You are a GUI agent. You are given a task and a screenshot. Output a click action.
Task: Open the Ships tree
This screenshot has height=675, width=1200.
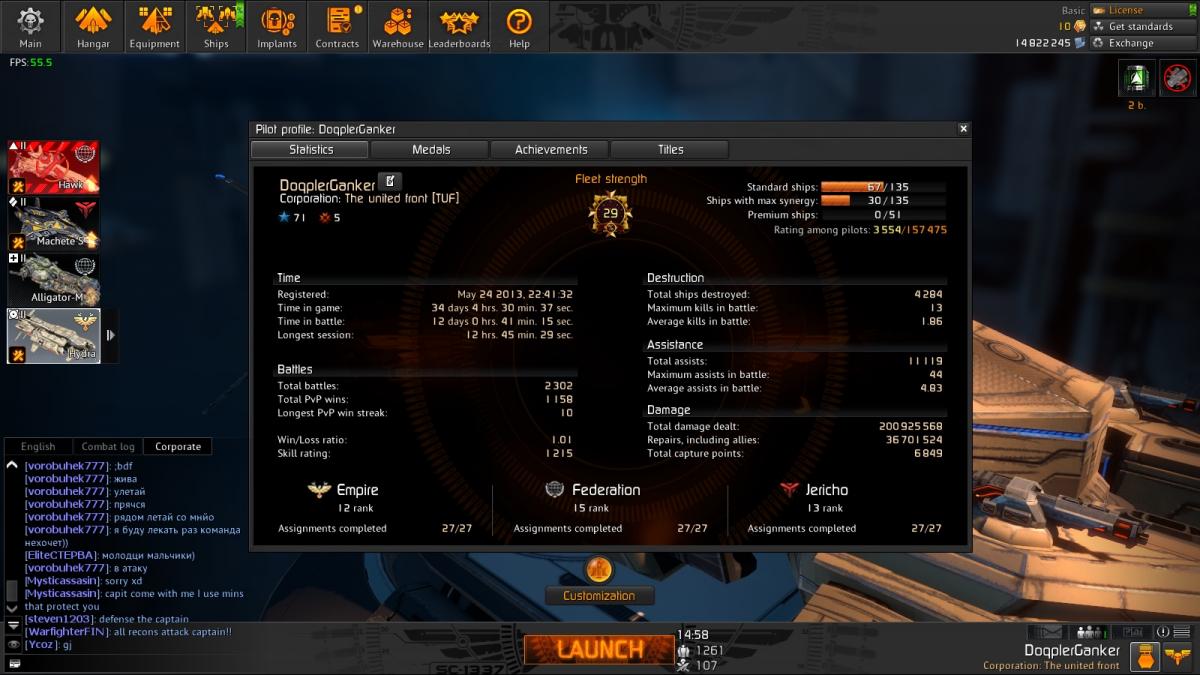[216, 26]
